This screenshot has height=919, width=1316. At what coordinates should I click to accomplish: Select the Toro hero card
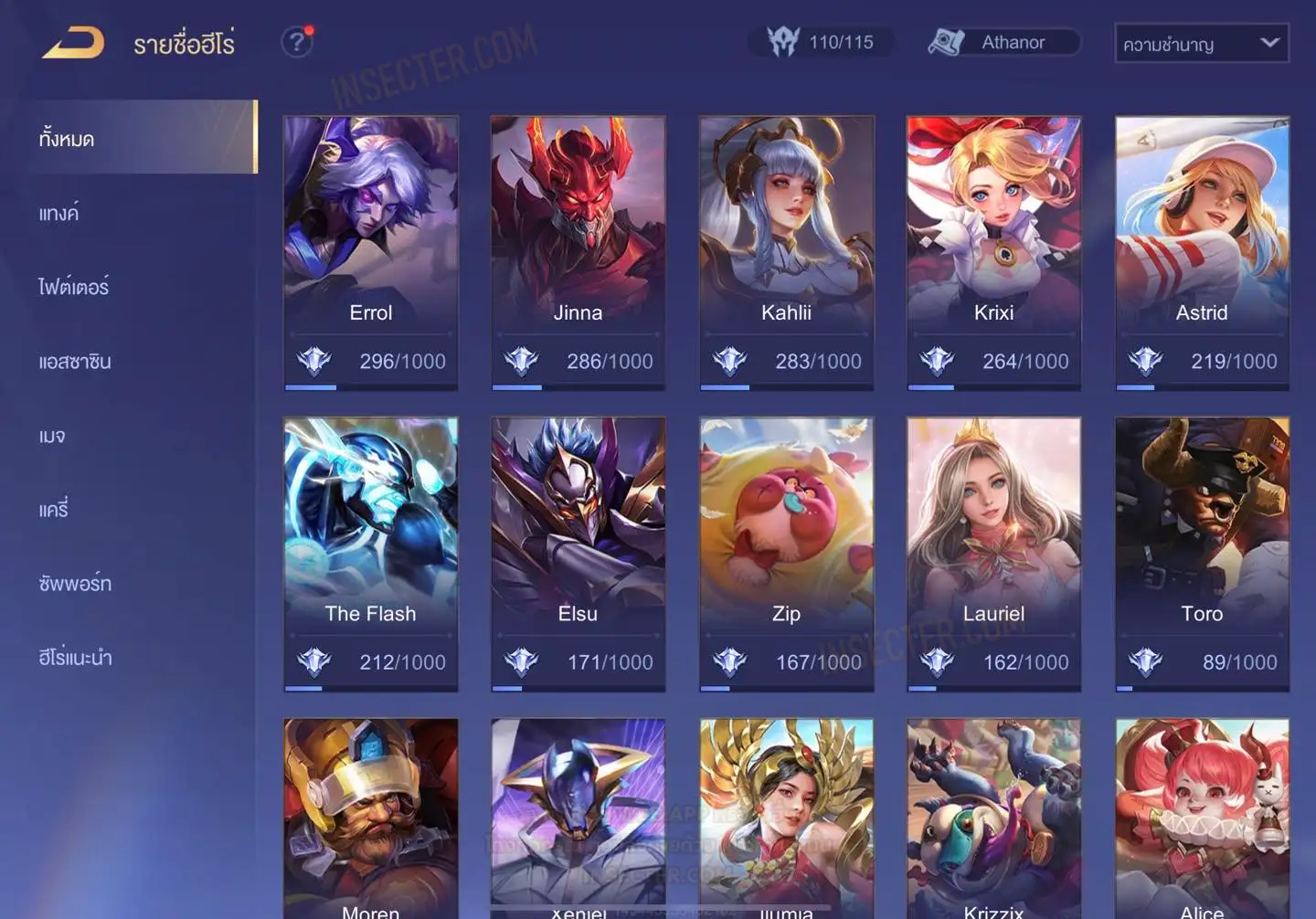coord(1202,554)
